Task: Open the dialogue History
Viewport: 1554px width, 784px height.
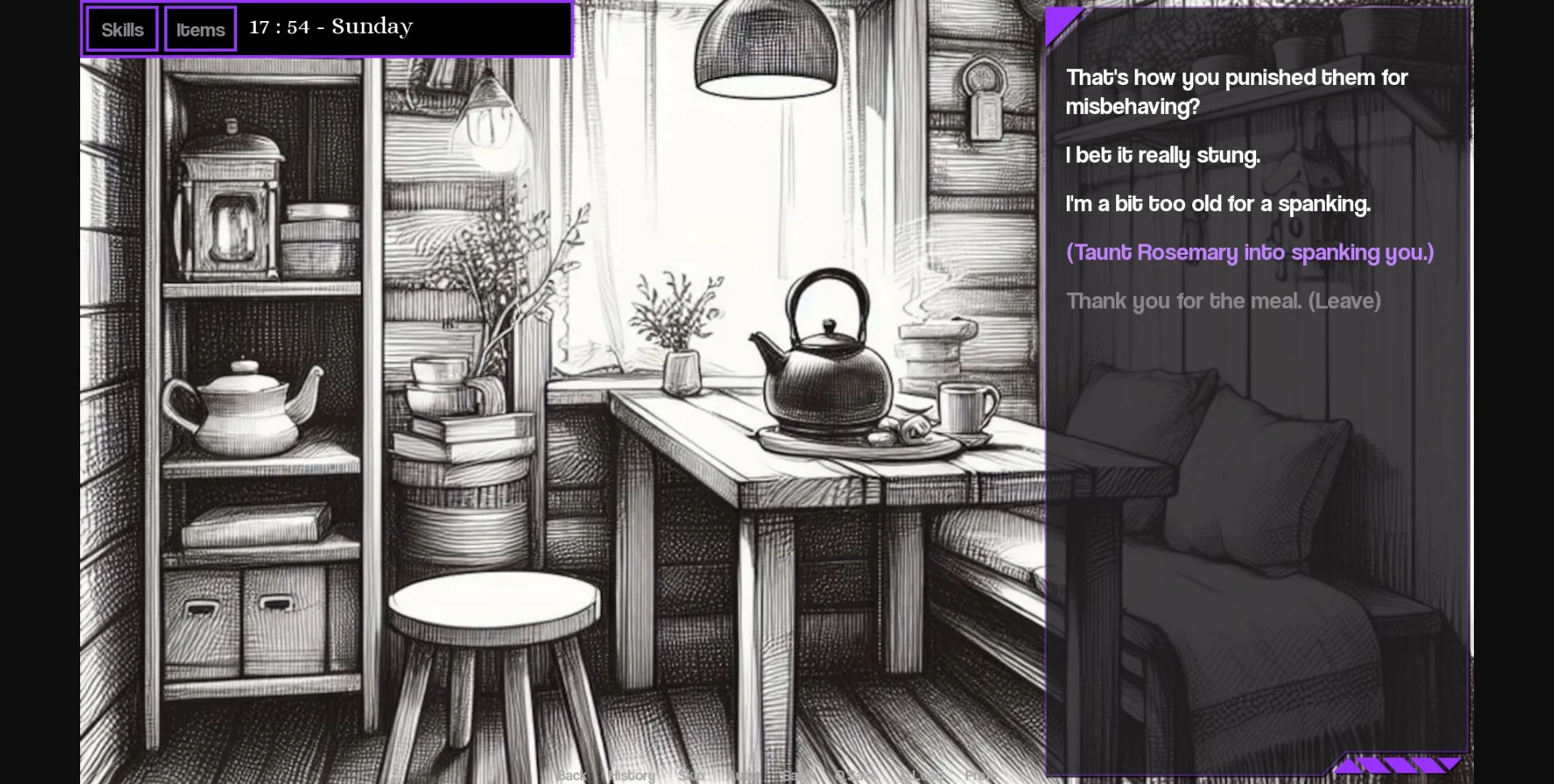Action: [631, 775]
